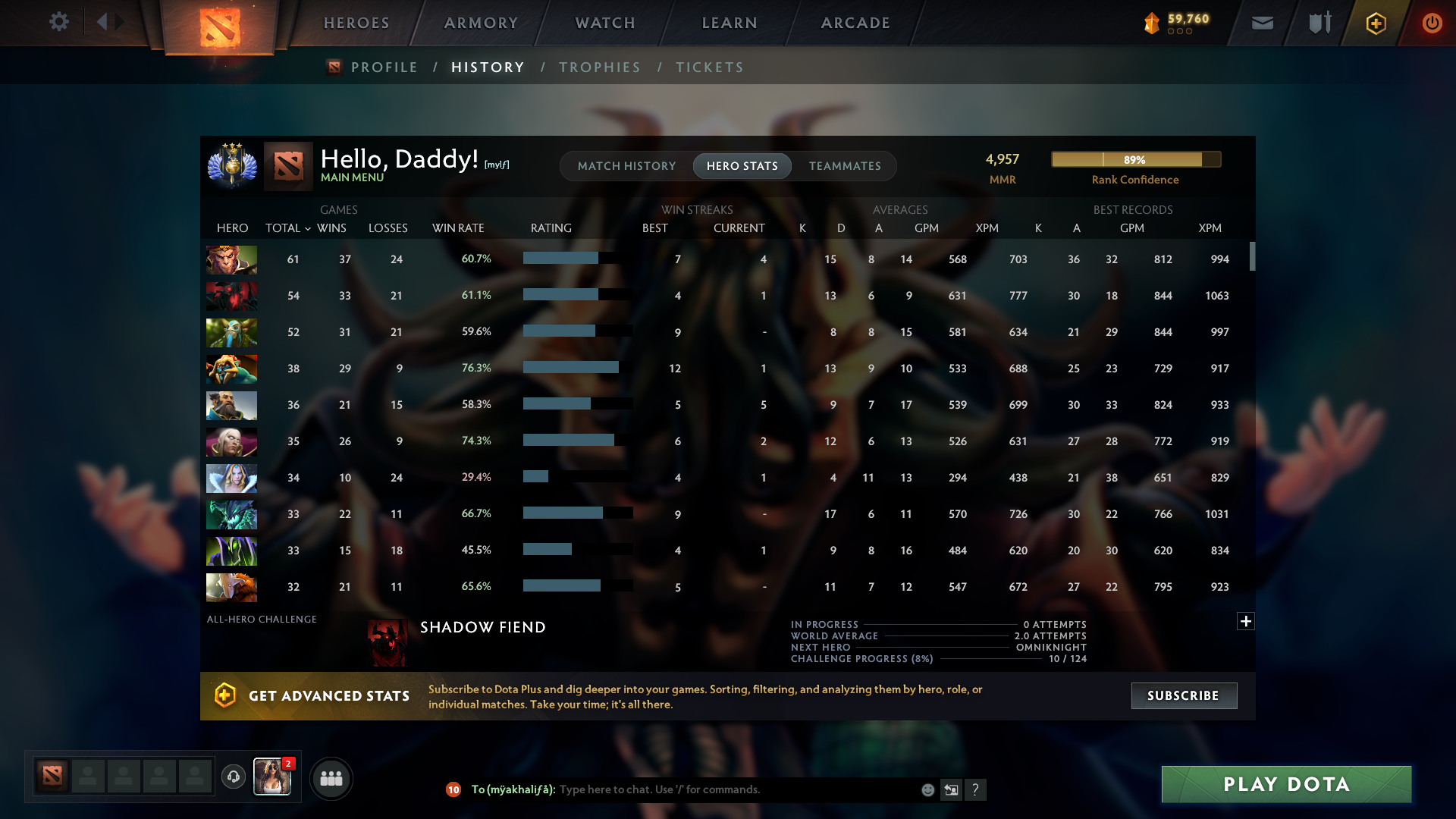Viewport: 1456px width, 819px height.
Task: Open the emoticon picker in the chat bar
Action: (927, 789)
